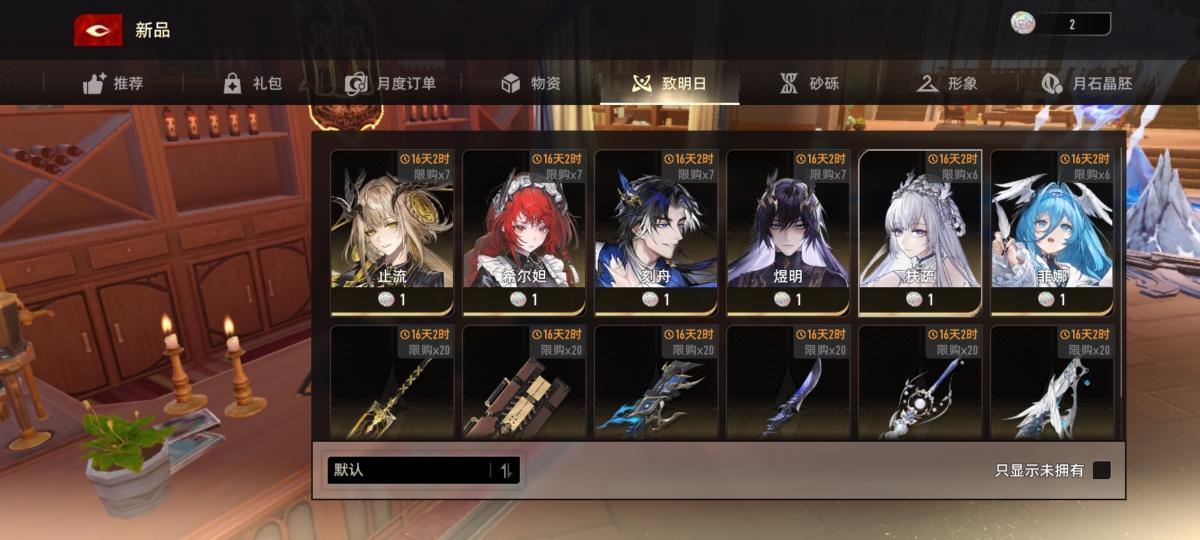Select the 止流 character card

[392, 232]
